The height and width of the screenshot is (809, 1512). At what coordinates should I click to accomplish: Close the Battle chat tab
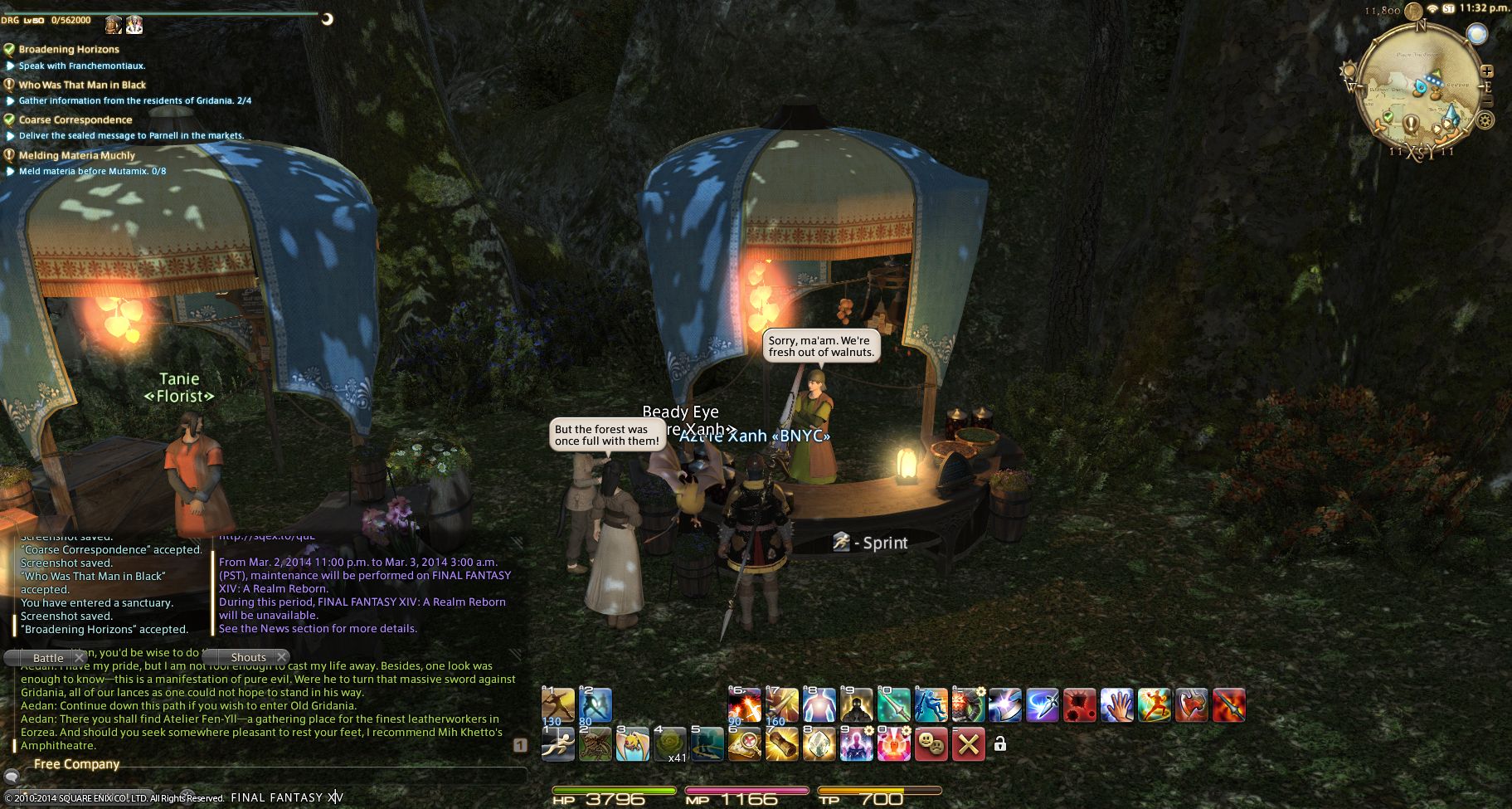tap(80, 658)
